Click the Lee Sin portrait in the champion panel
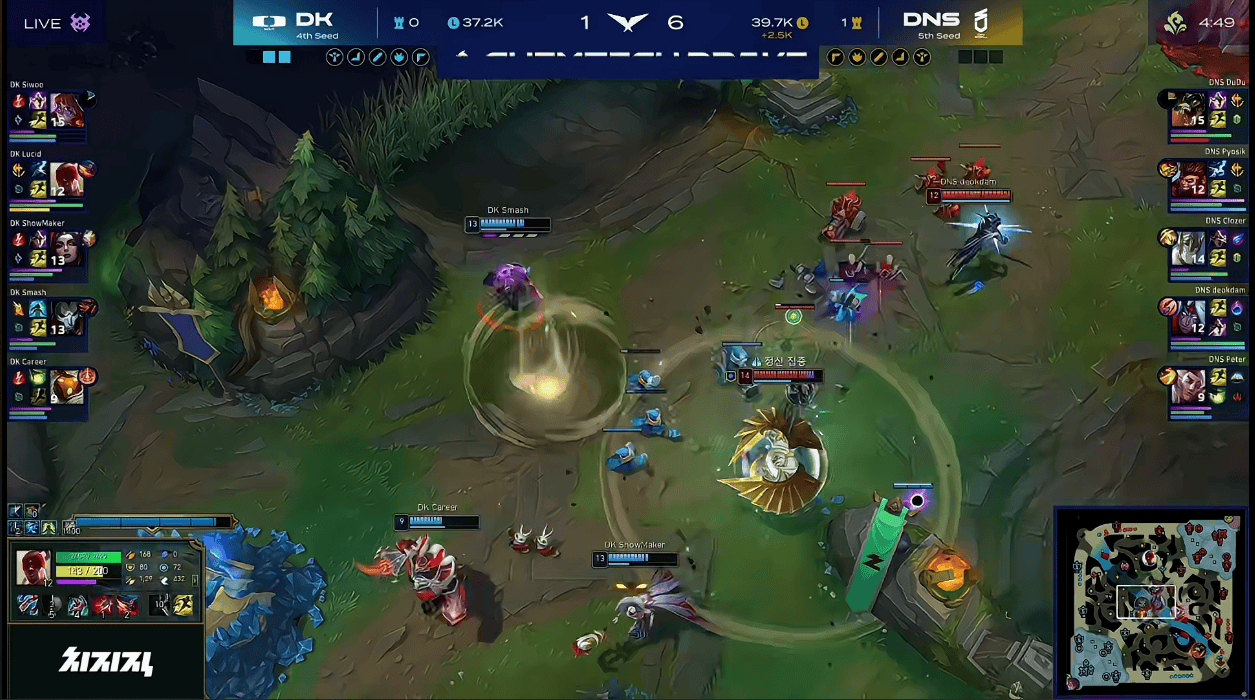The image size is (1255, 700). [33, 567]
